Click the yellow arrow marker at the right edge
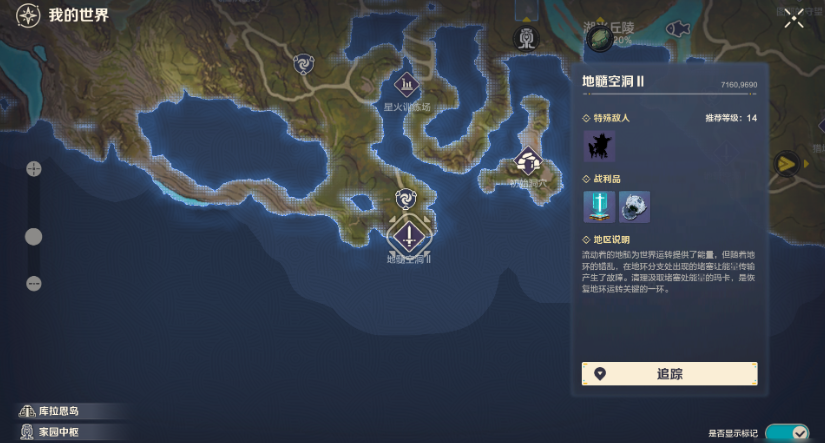Screen dimensions: 825x443 pos(788,163)
